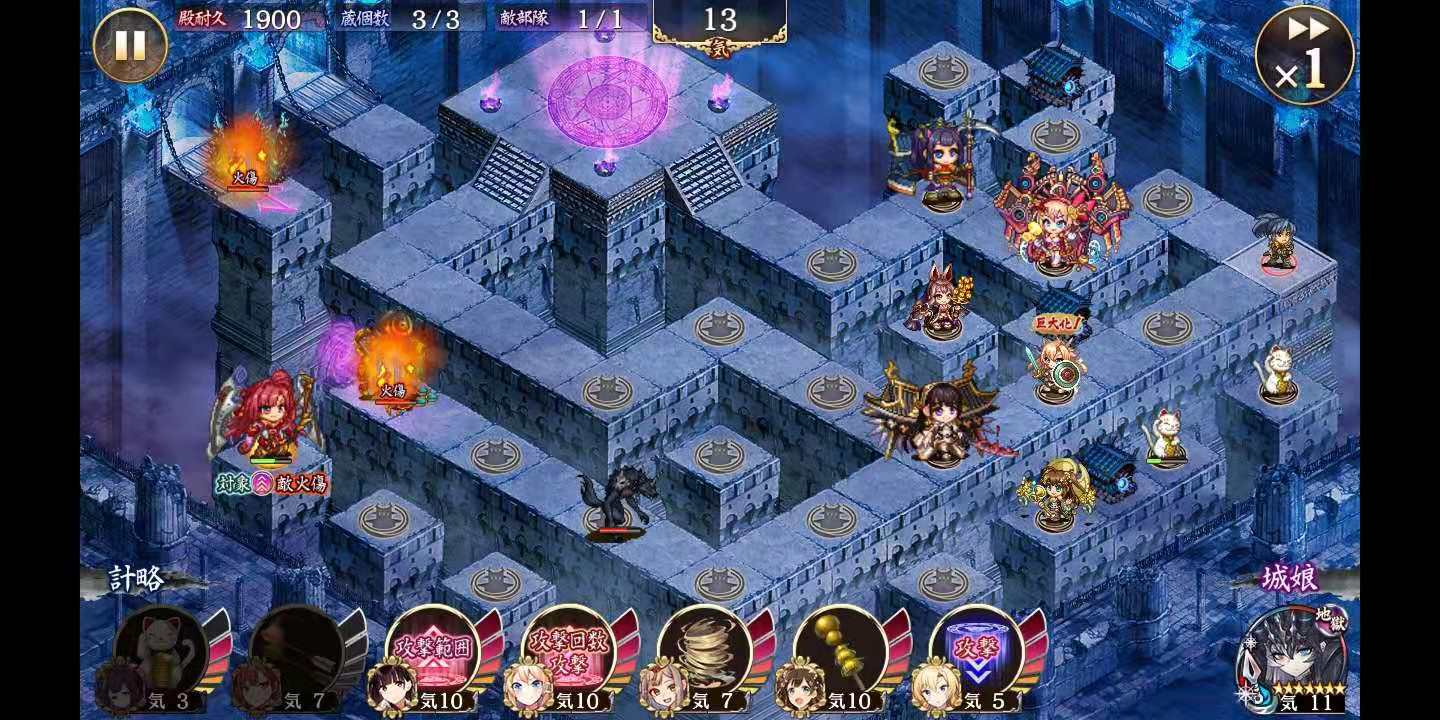Select the 地獄 castle girl portrait to deploy

click(x=1294, y=656)
